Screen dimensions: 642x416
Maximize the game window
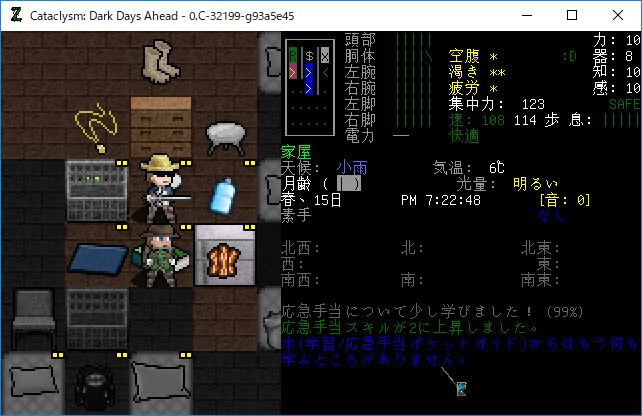click(x=572, y=15)
